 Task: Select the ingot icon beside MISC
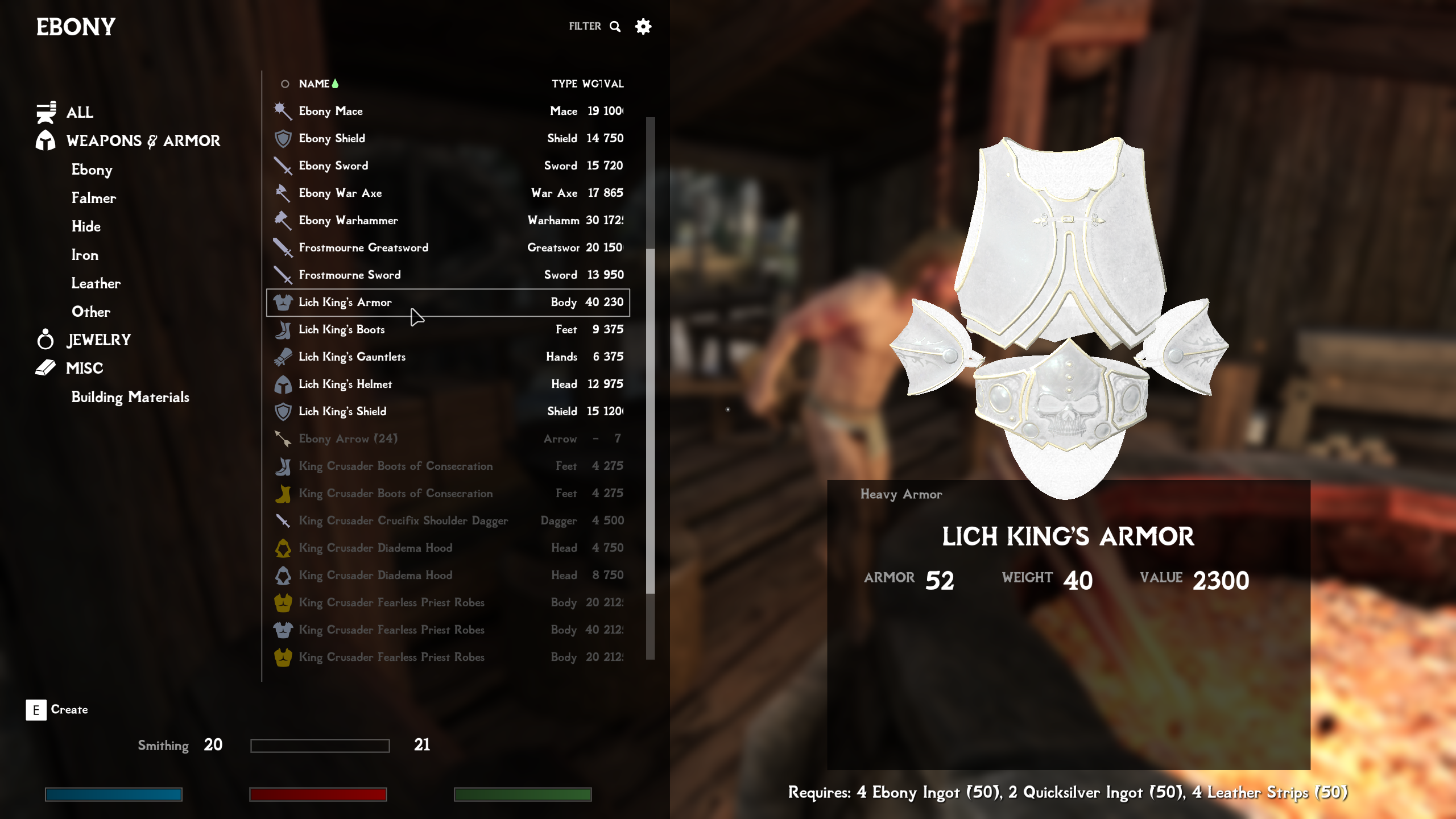click(45, 368)
